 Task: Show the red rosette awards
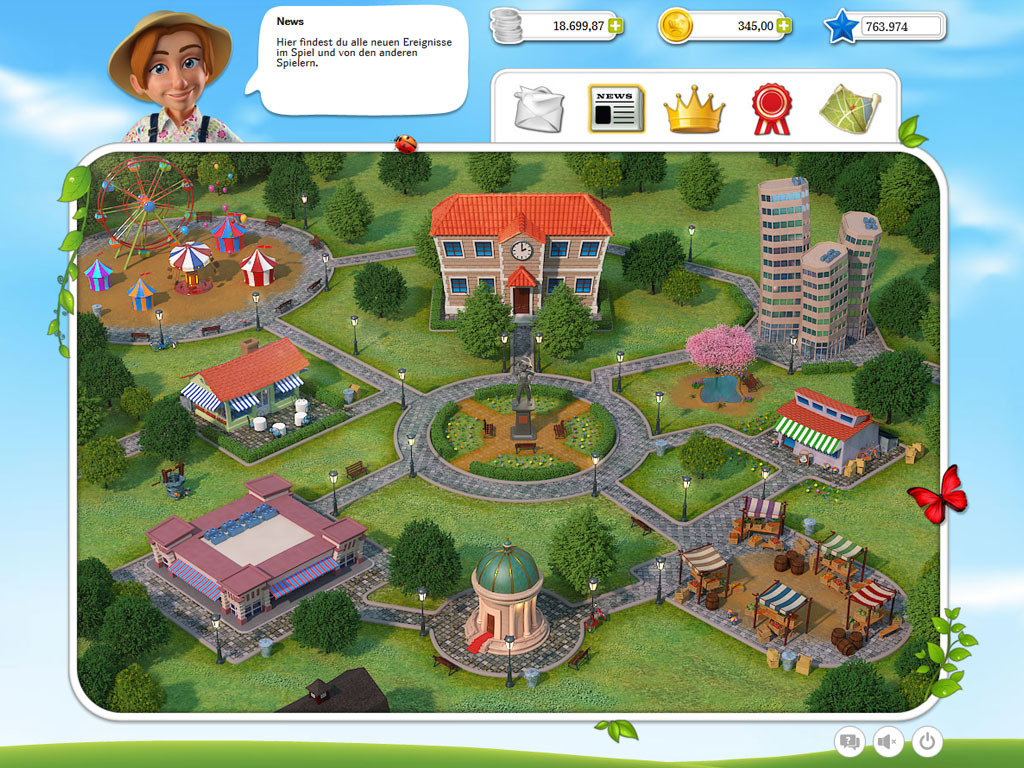[x=771, y=109]
